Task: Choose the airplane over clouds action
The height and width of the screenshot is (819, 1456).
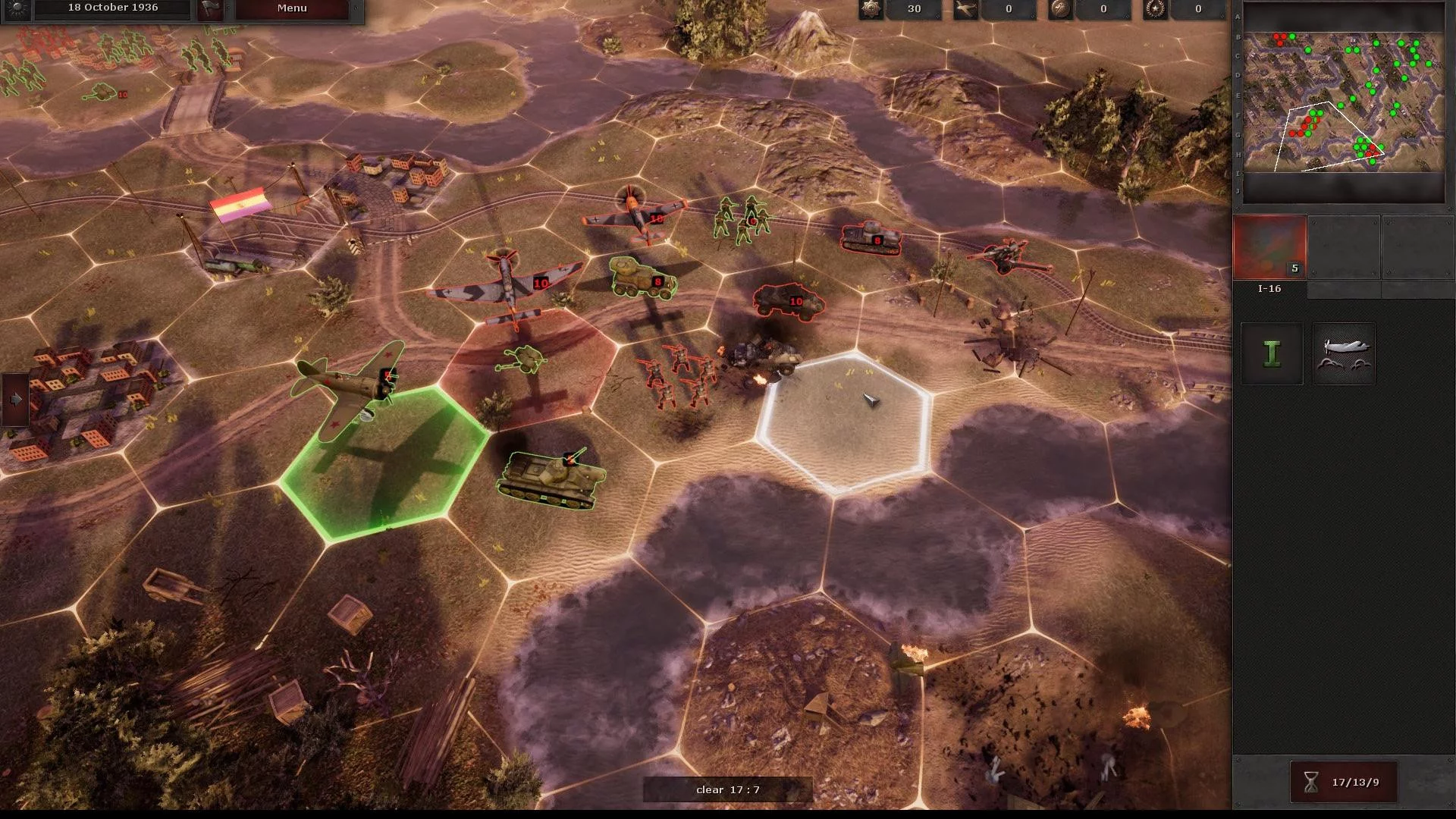Action: pyautogui.click(x=1344, y=354)
